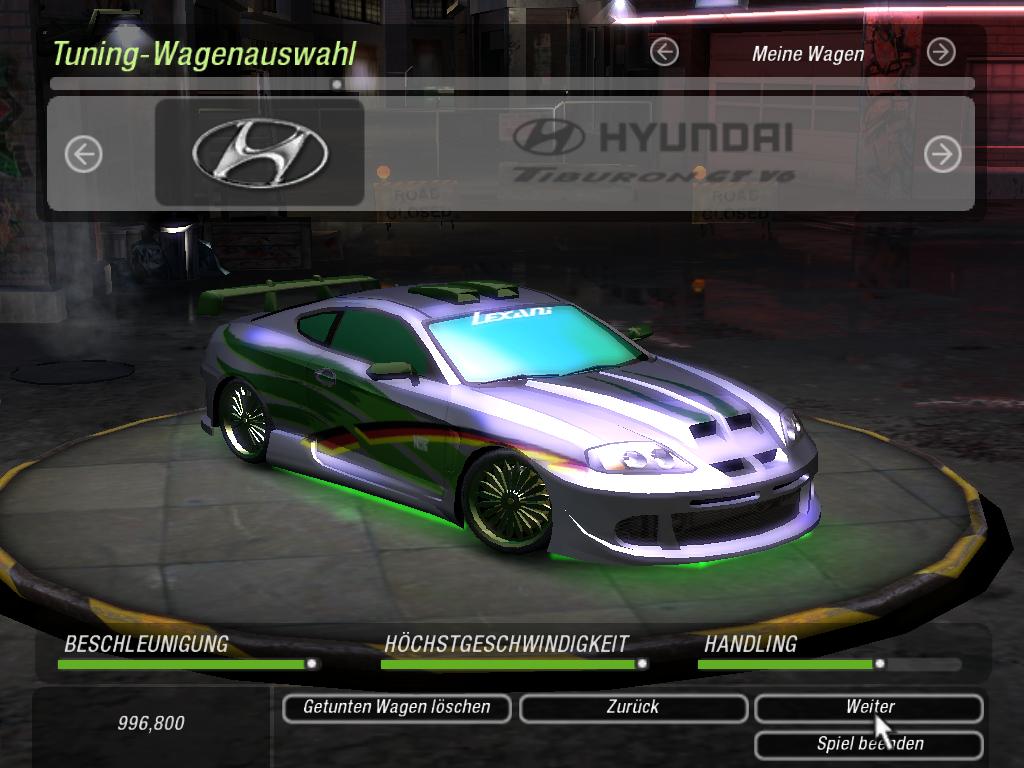Viewport: 1024px width, 768px height.
Task: Select Getunten Wagen löschen
Action: pos(396,707)
